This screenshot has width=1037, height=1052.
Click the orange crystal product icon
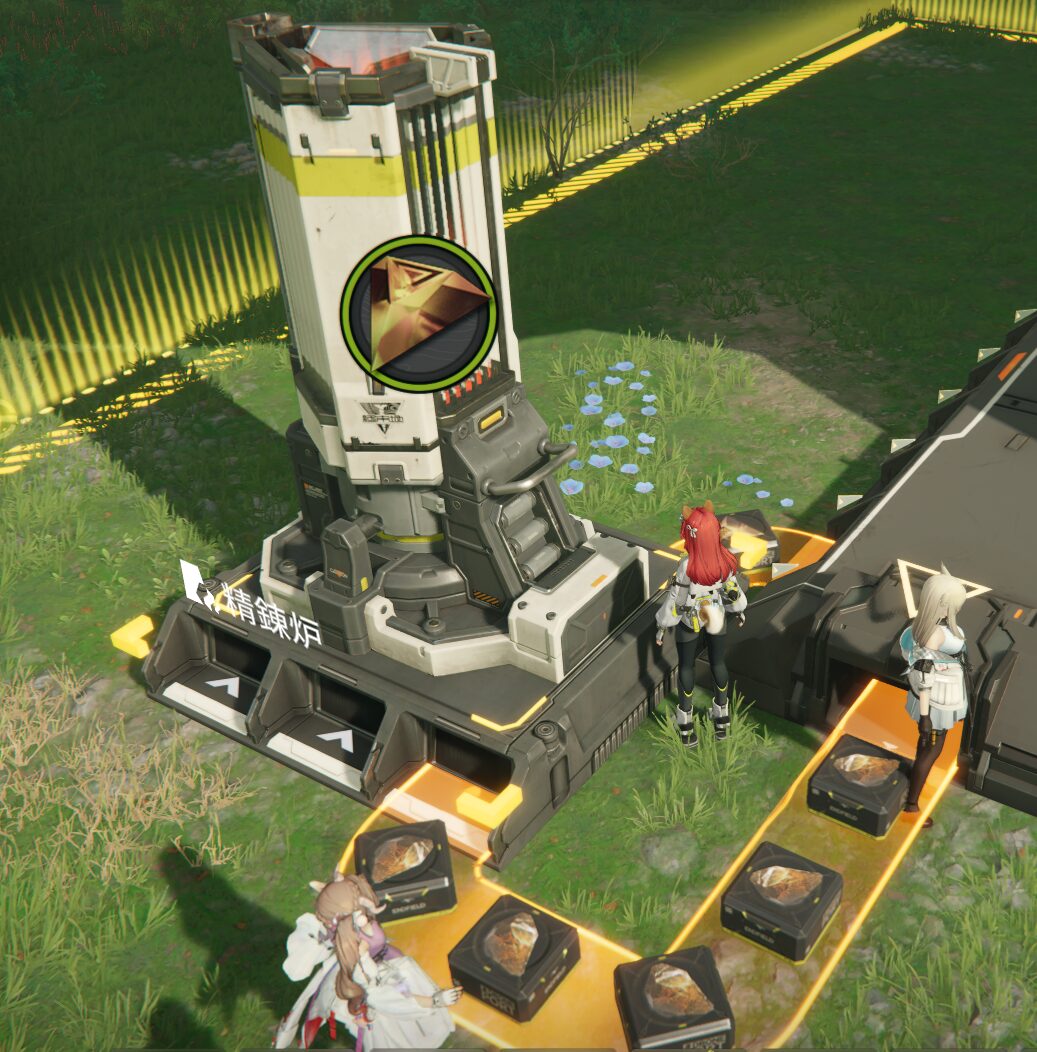coord(418,314)
